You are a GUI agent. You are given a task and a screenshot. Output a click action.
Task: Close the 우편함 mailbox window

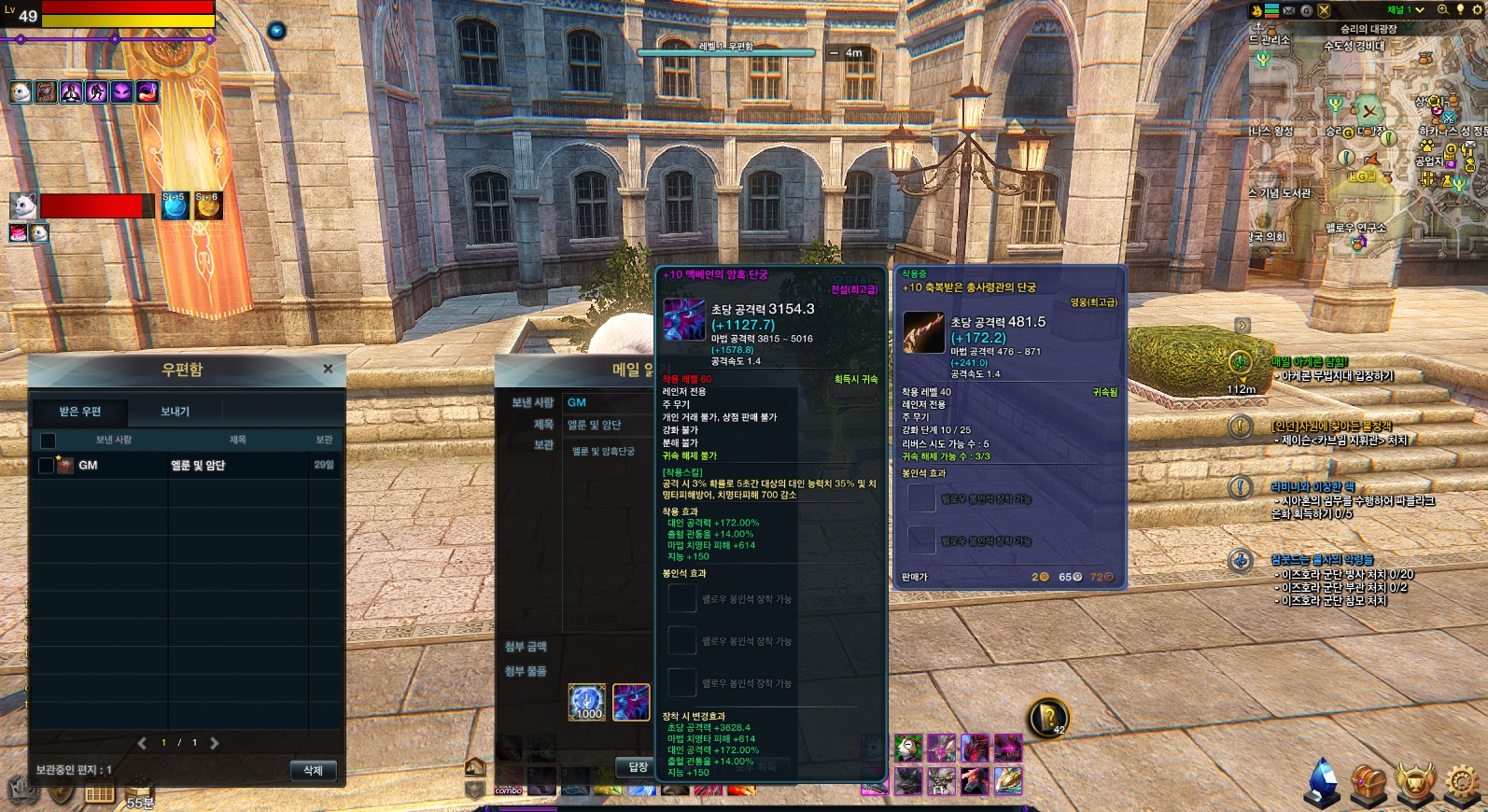click(x=328, y=370)
